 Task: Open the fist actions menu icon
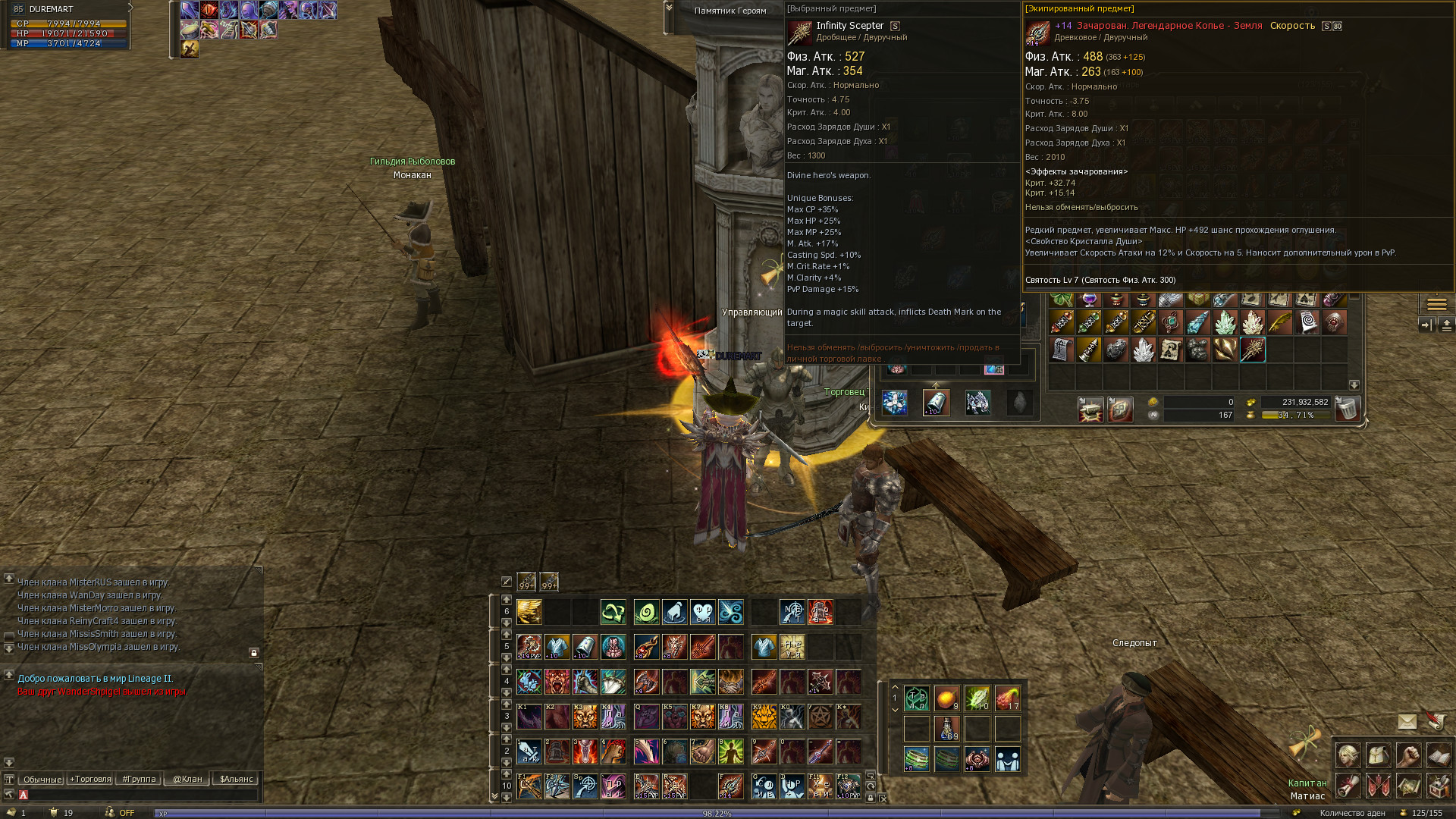click(x=1408, y=755)
